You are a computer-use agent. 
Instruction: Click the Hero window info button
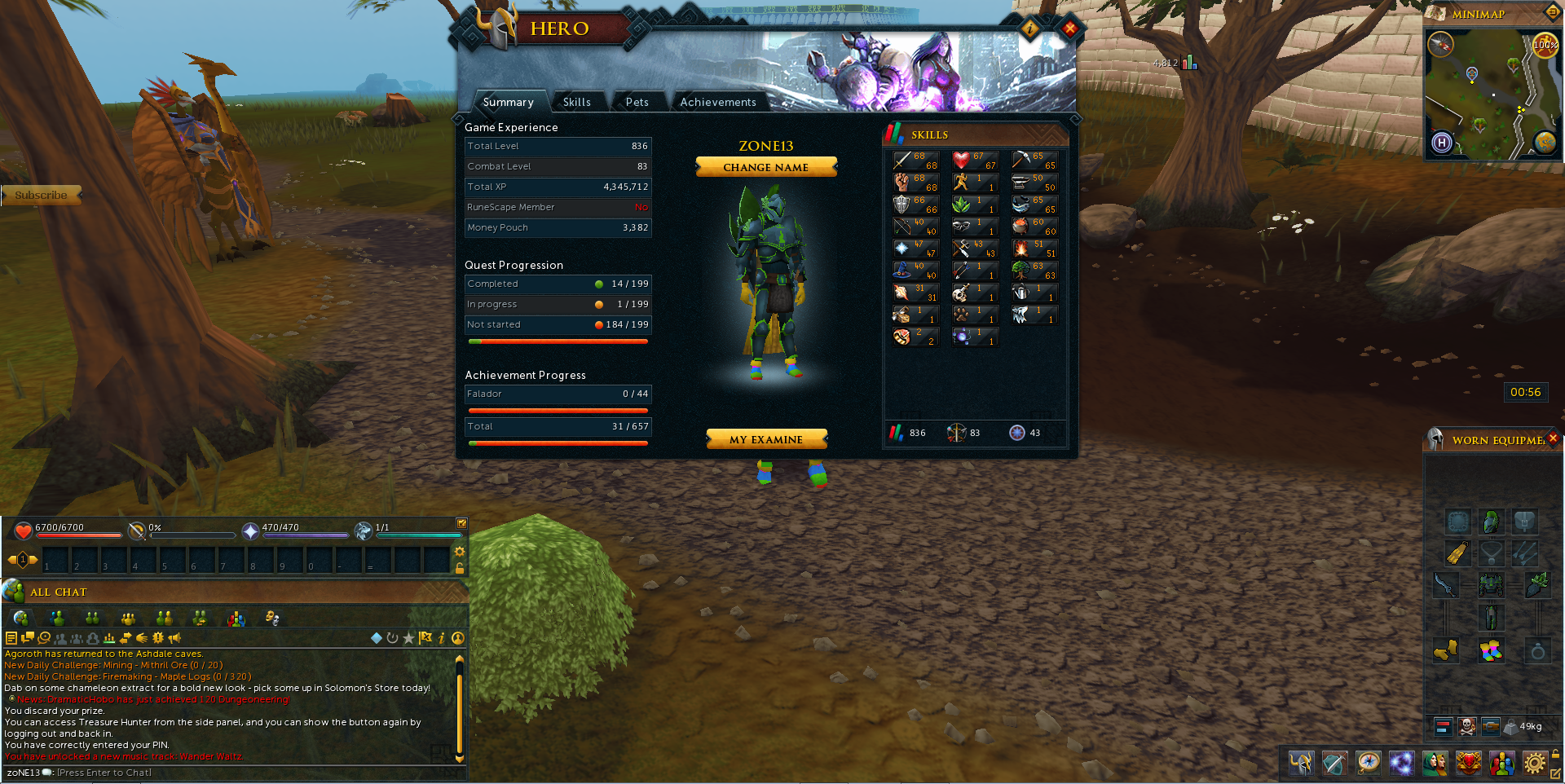click(x=1030, y=29)
